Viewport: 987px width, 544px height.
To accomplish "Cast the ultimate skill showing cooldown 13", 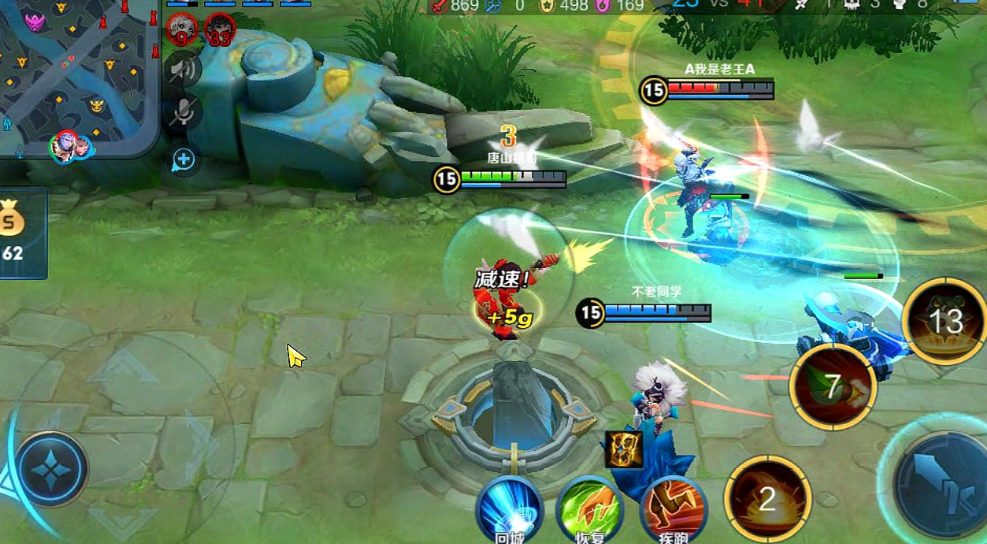I will pyautogui.click(x=944, y=320).
